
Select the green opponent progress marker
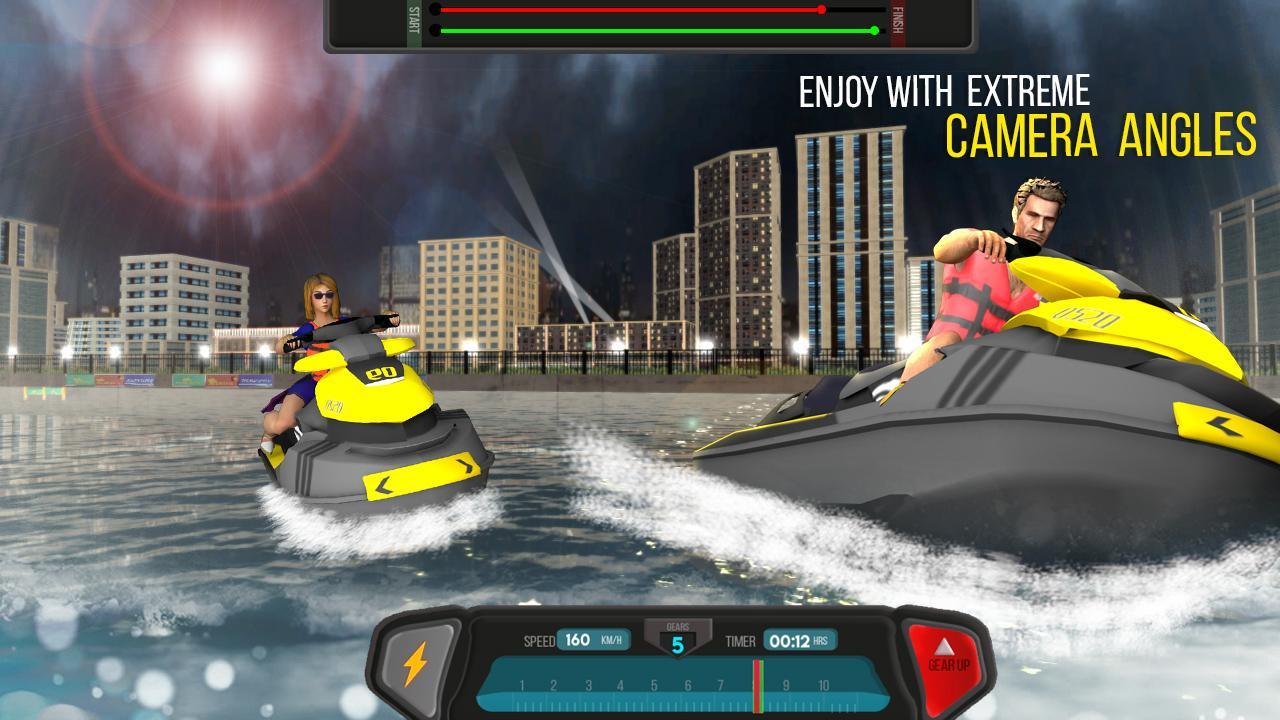[874, 31]
